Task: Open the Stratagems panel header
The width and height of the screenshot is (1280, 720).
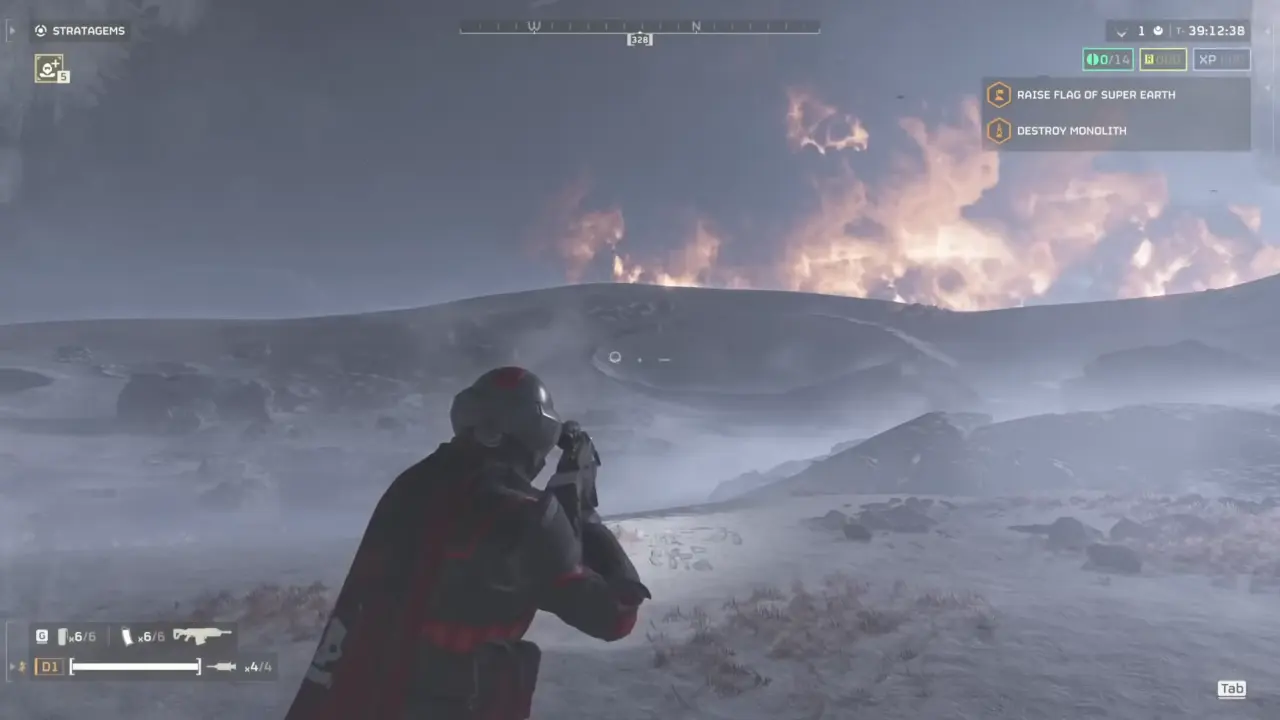Action: tap(80, 31)
